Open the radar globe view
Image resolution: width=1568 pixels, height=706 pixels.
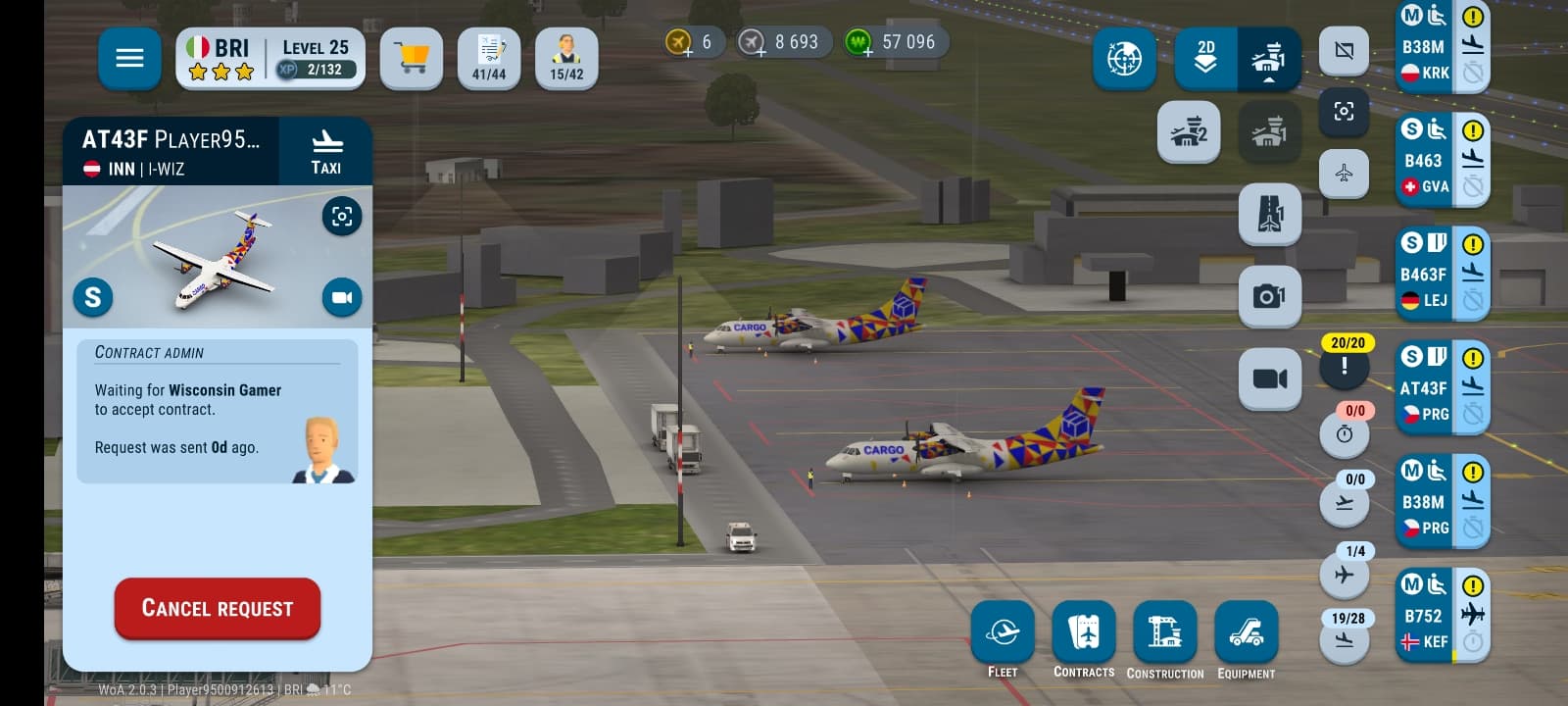point(1125,59)
